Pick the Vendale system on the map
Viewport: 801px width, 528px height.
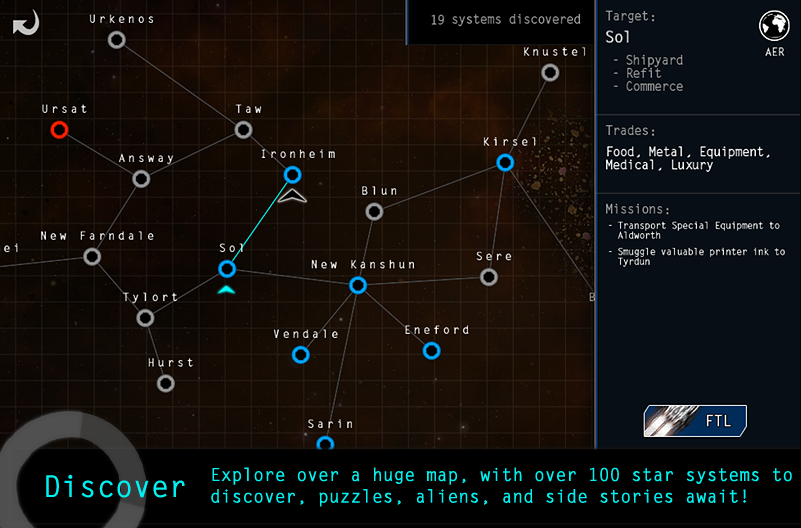(x=300, y=354)
